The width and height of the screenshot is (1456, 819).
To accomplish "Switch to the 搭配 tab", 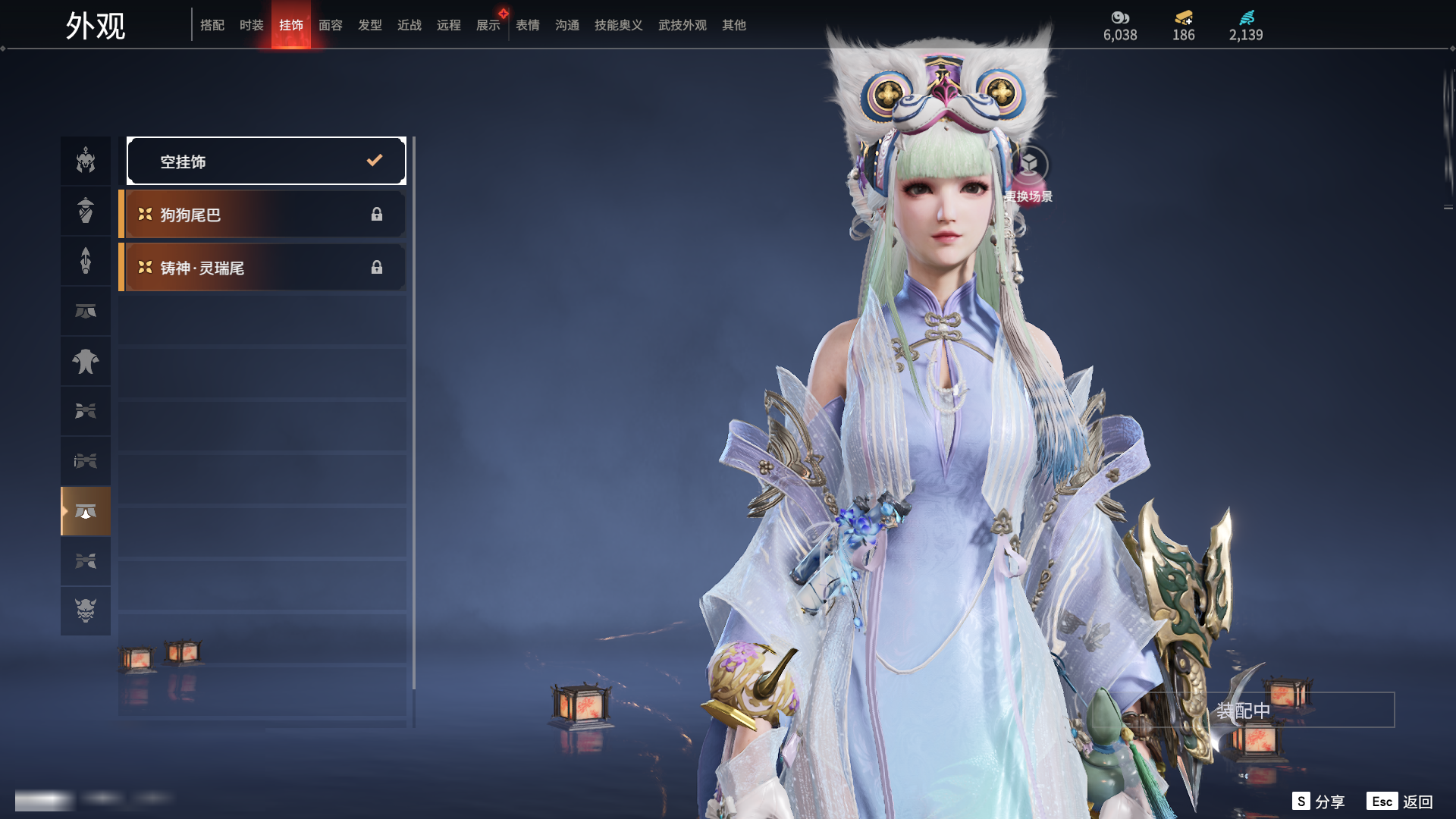I will tap(212, 25).
